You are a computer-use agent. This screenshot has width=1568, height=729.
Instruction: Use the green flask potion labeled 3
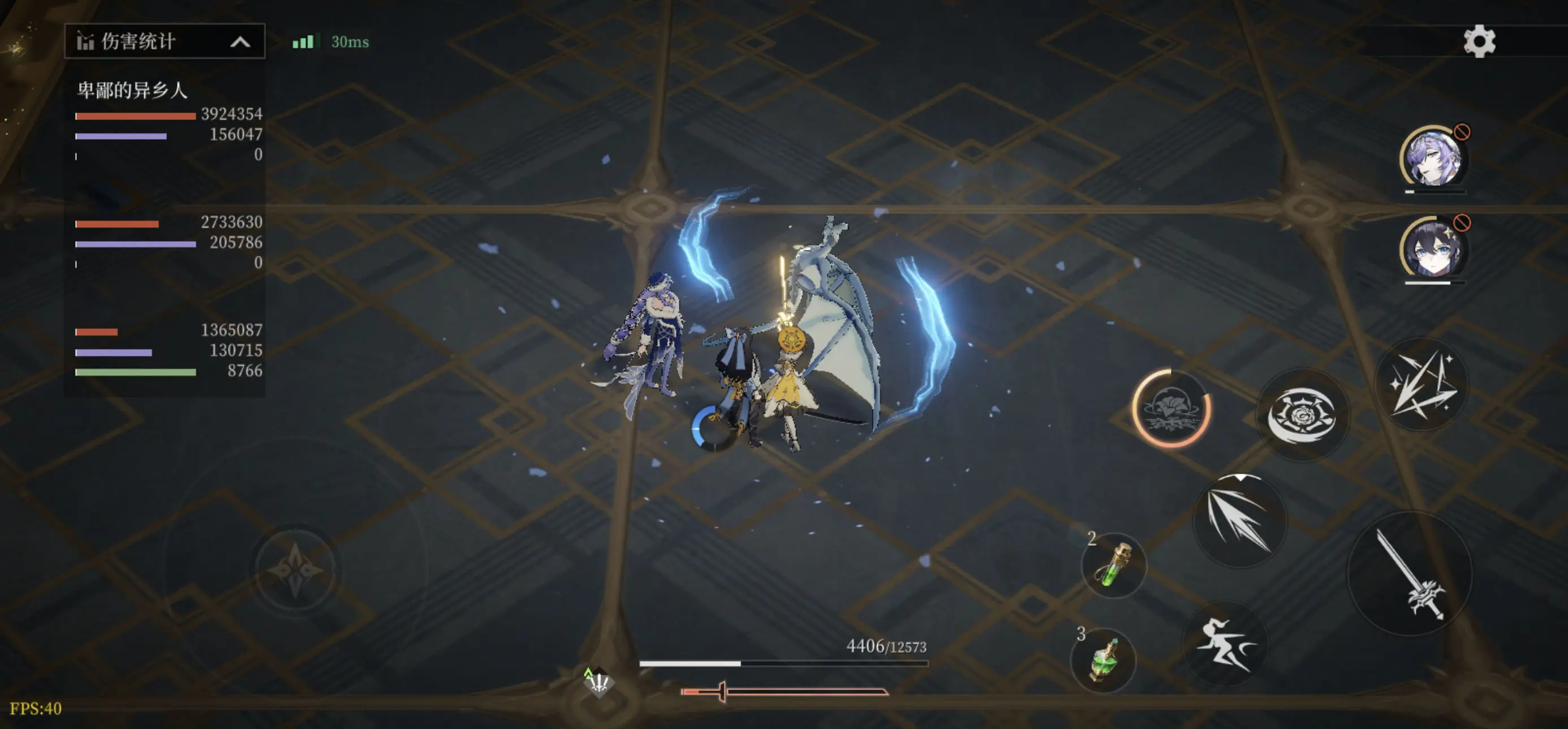1104,660
